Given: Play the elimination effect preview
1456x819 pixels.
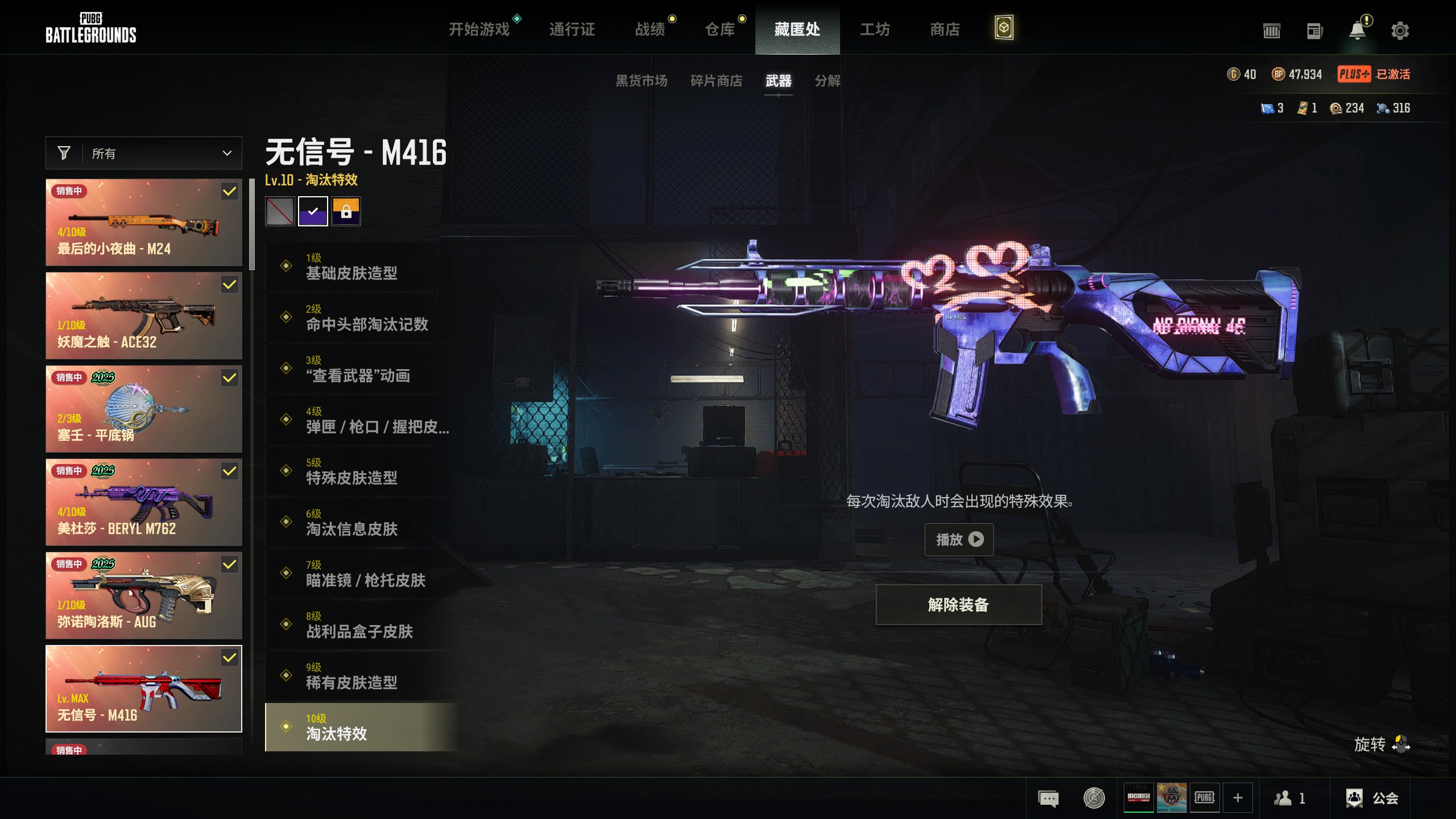Looking at the screenshot, I should click(959, 539).
